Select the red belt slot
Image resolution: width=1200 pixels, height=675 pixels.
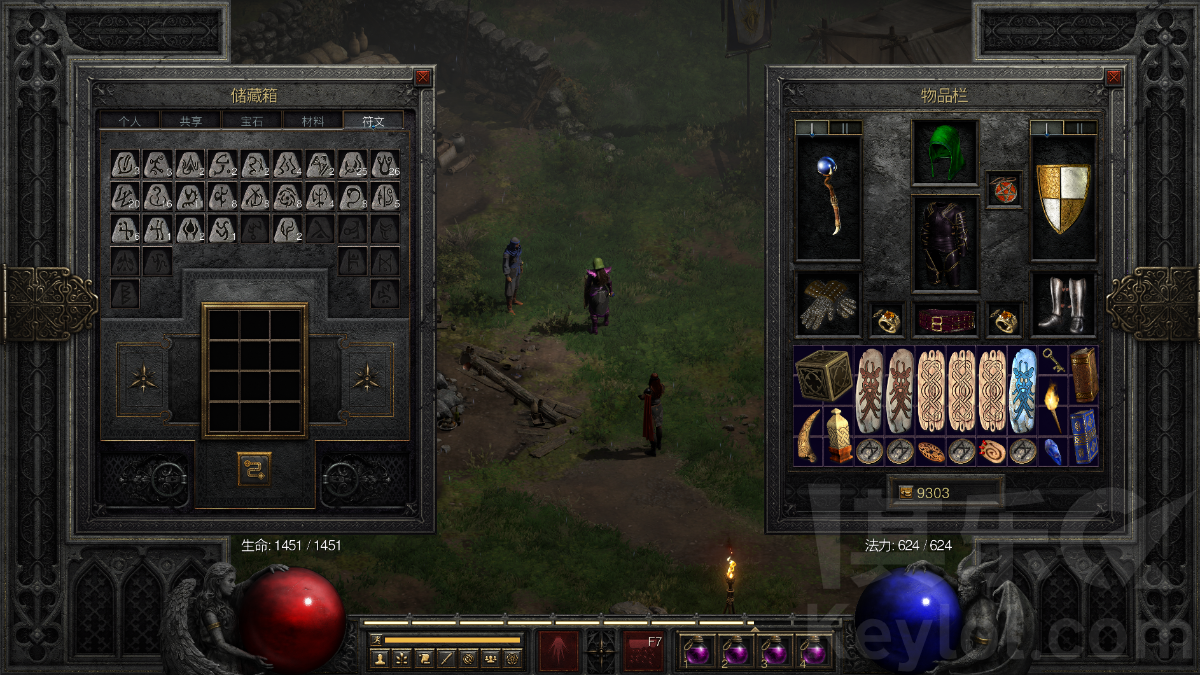coord(944,320)
